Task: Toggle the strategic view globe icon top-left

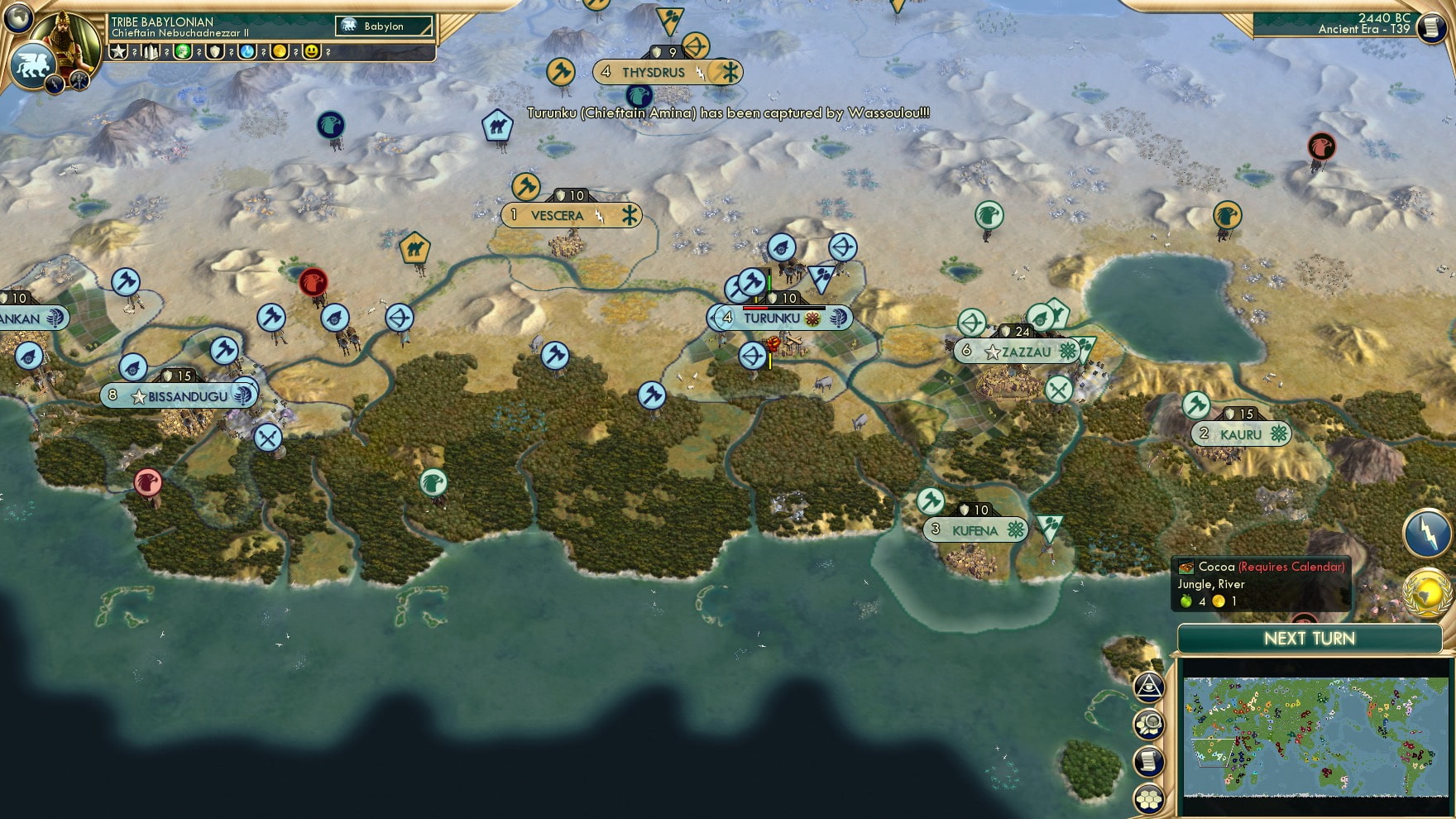Action: pyautogui.click(x=17, y=17)
